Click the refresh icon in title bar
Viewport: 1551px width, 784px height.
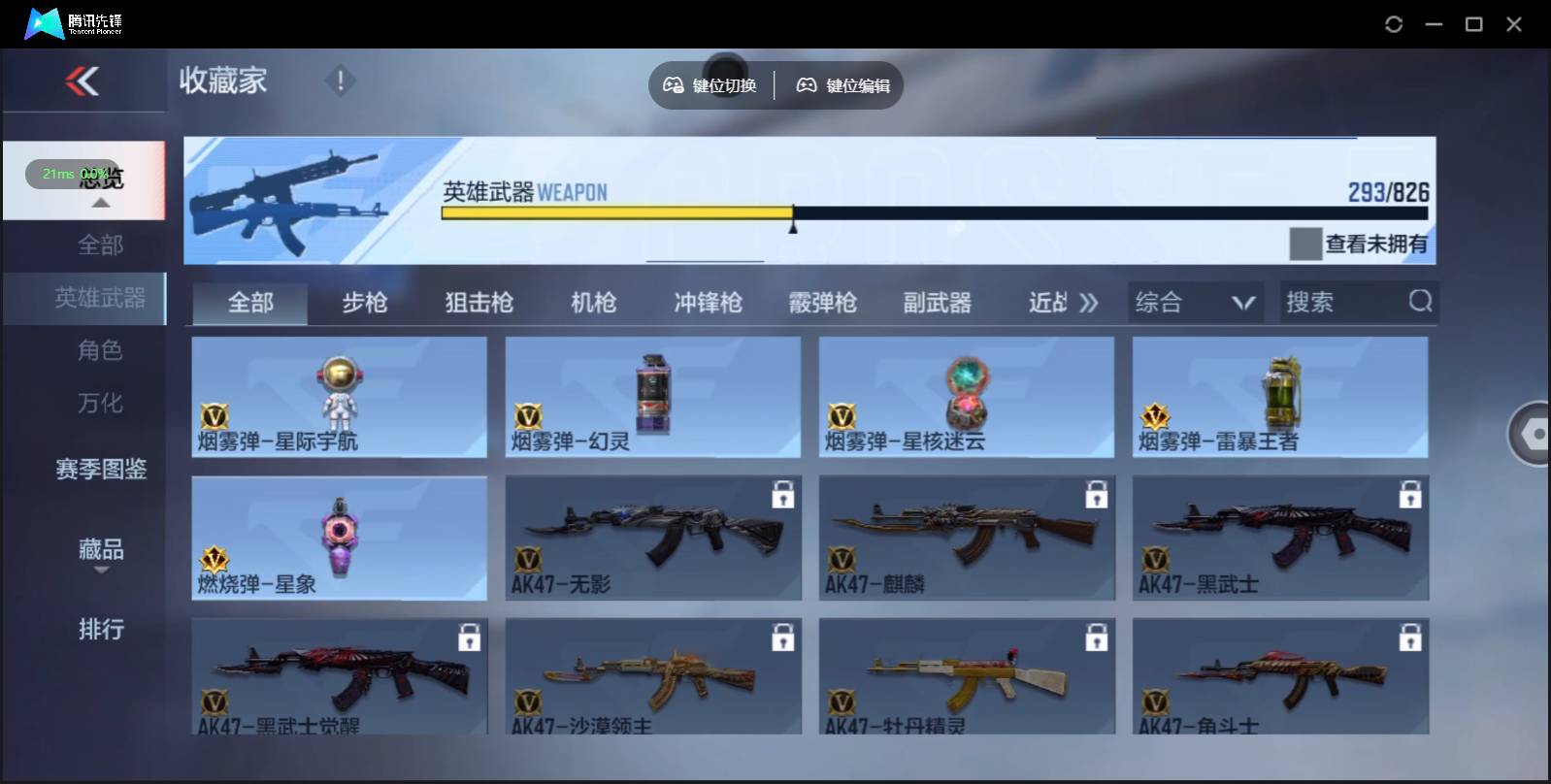pyautogui.click(x=1396, y=23)
